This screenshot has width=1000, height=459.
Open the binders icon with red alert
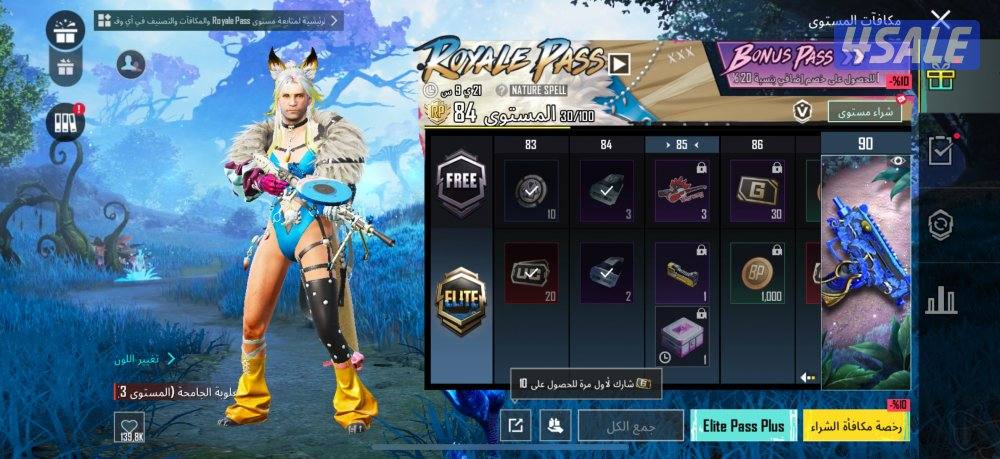(x=66, y=122)
